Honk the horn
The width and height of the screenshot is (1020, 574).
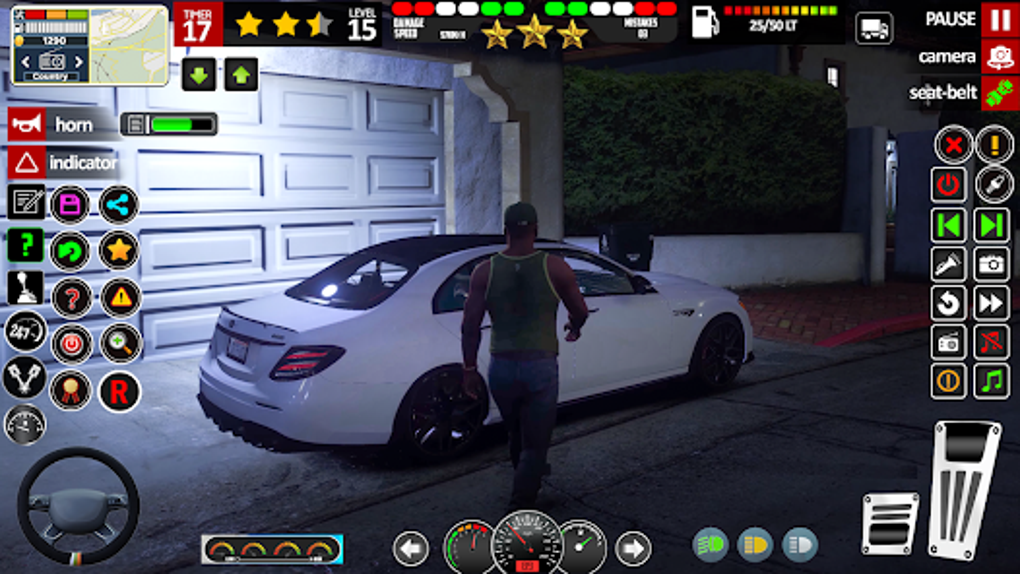(x=27, y=125)
